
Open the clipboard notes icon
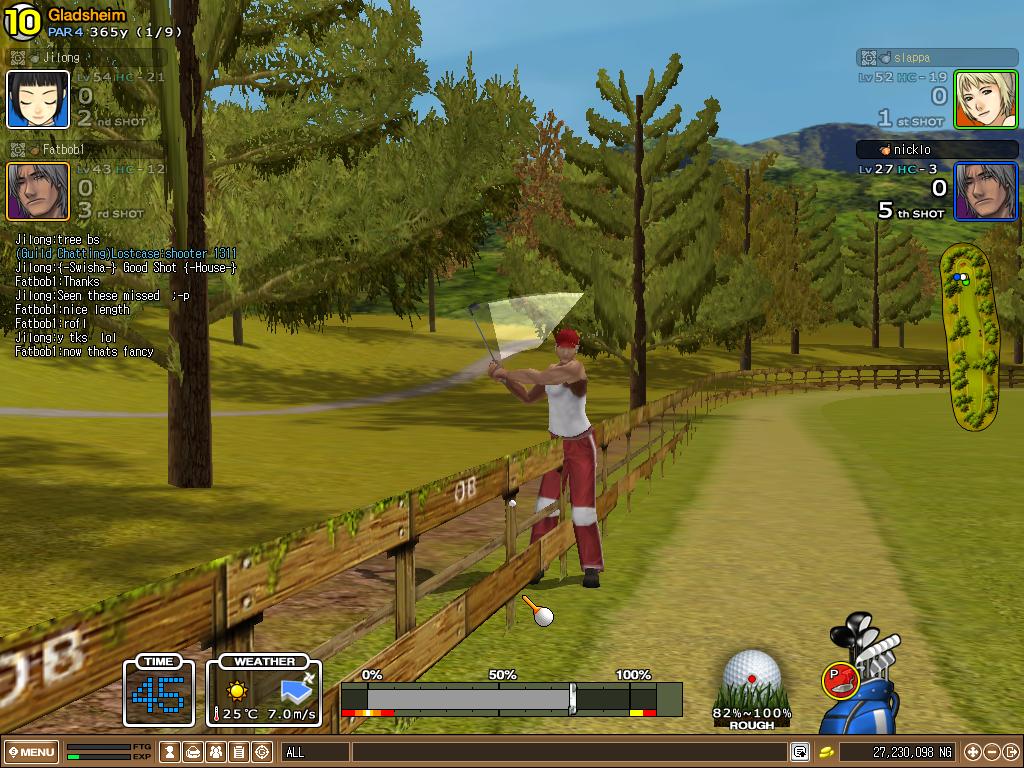(240, 752)
